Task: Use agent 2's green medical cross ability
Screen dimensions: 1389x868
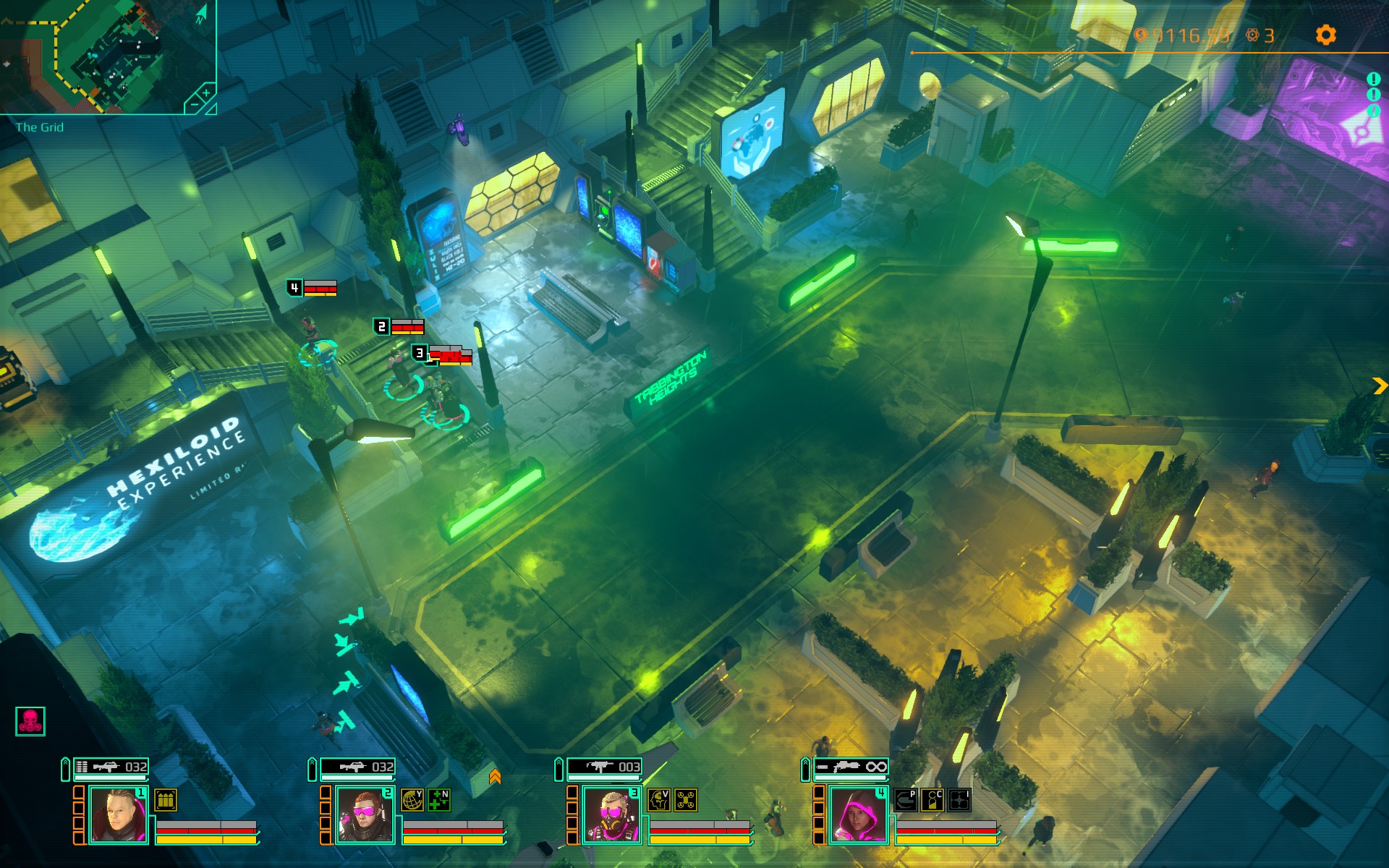Action: (439, 800)
